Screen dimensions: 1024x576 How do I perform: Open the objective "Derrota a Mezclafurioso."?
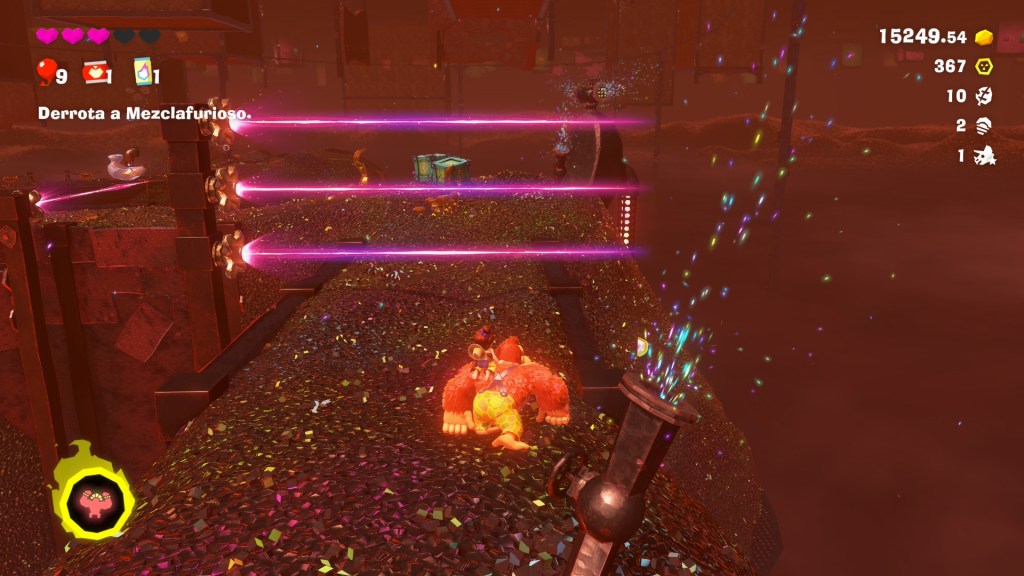pos(144,114)
